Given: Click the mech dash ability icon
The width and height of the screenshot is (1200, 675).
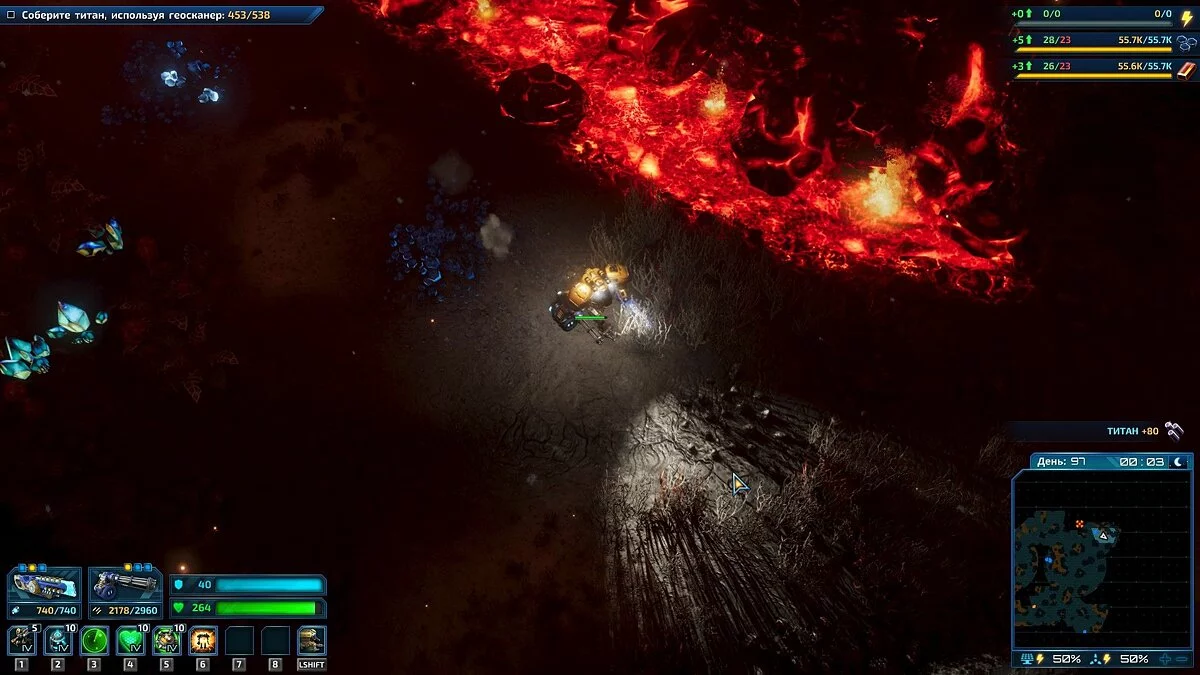Looking at the screenshot, I should click(x=312, y=640).
